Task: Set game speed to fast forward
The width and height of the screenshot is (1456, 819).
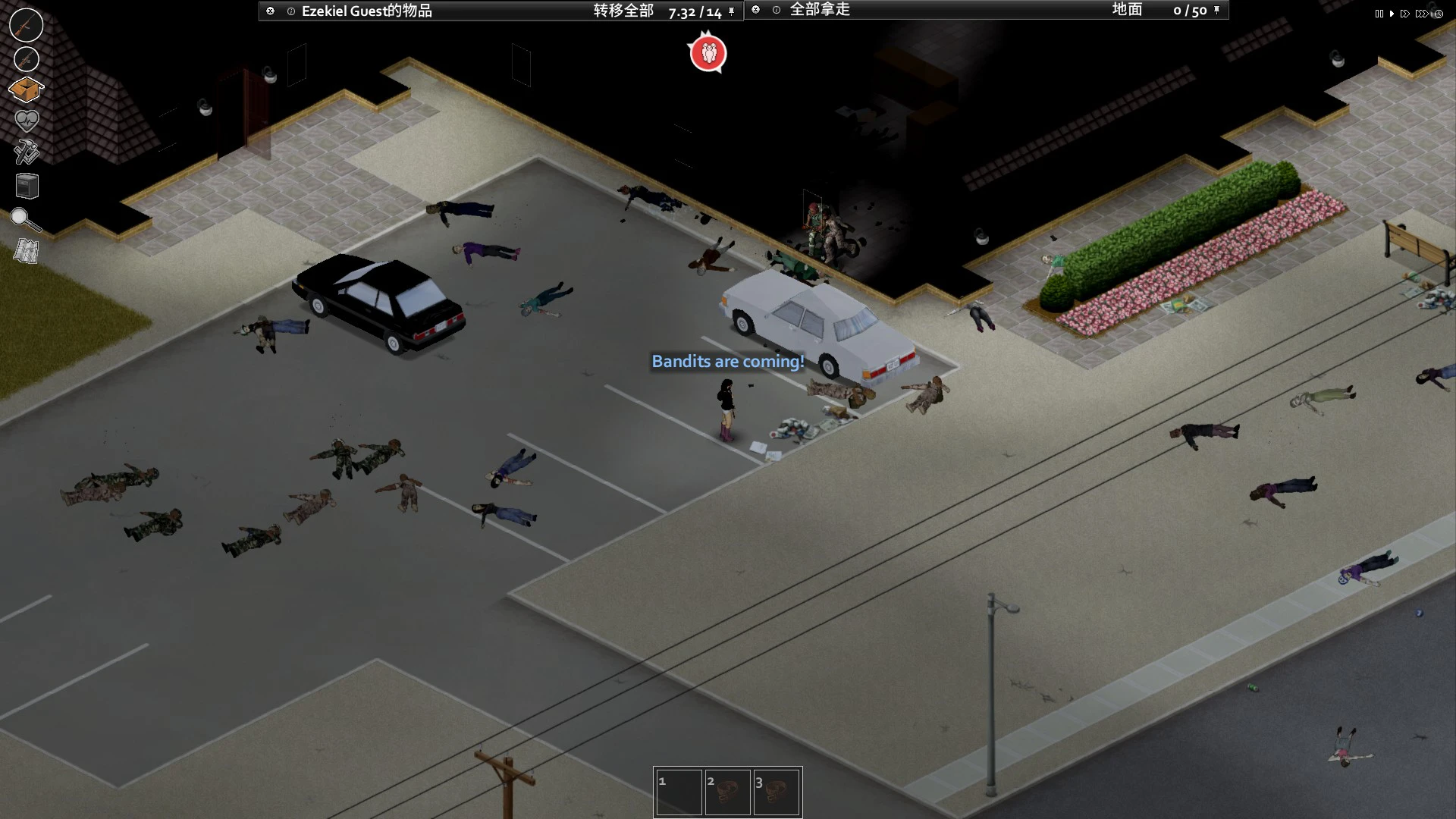Action: [1405, 14]
